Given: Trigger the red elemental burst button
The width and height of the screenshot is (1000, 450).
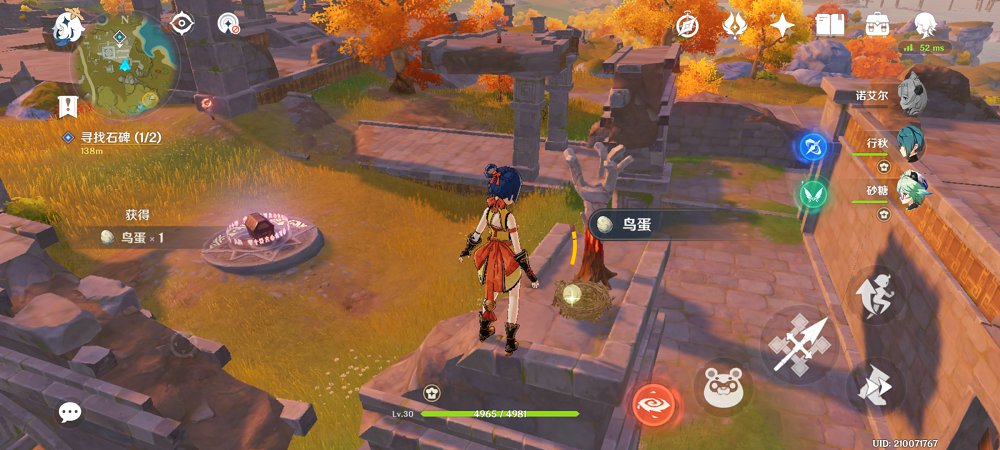Looking at the screenshot, I should (655, 405).
